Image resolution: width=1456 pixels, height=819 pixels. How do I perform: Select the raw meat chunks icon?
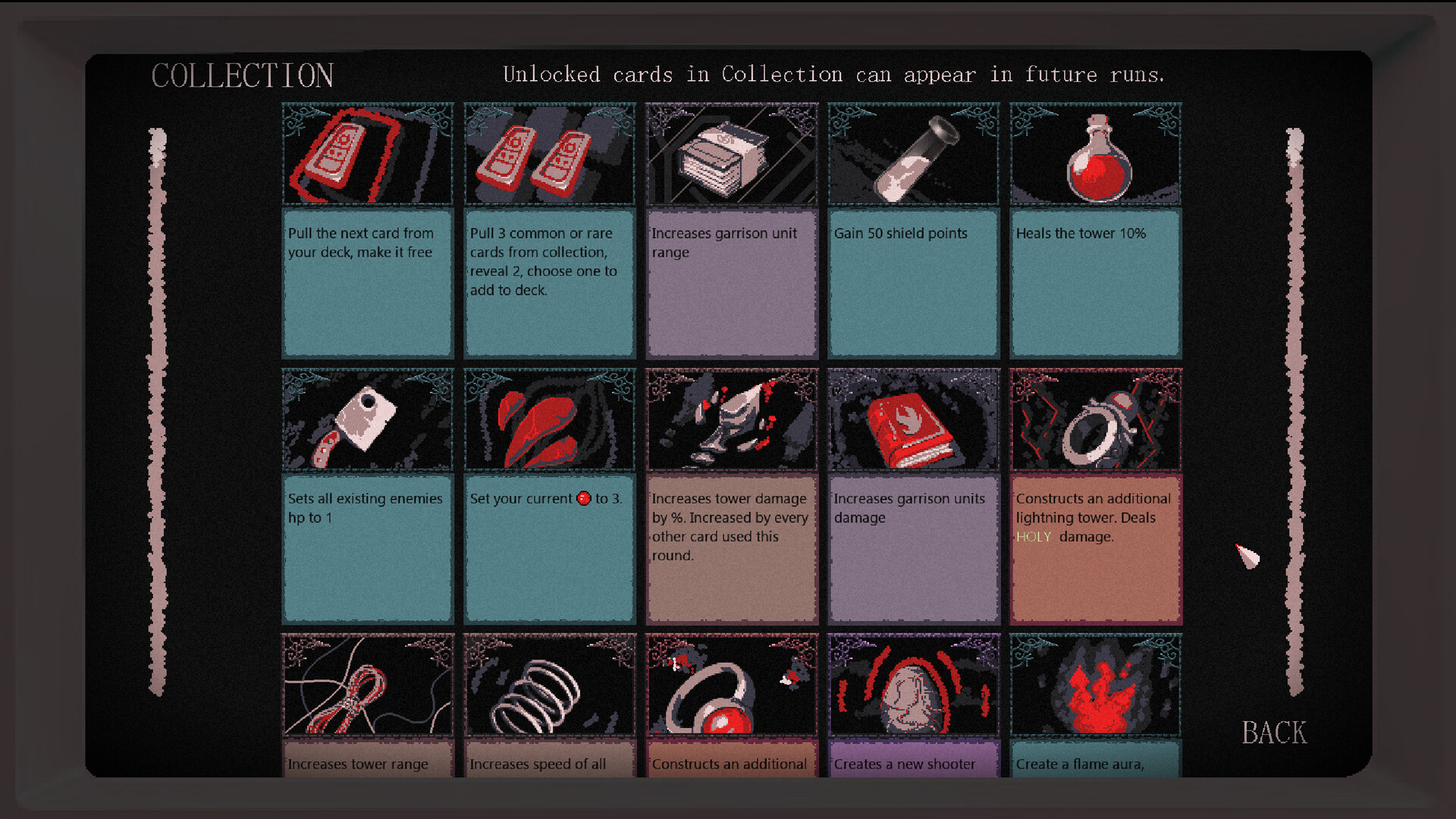(x=549, y=419)
